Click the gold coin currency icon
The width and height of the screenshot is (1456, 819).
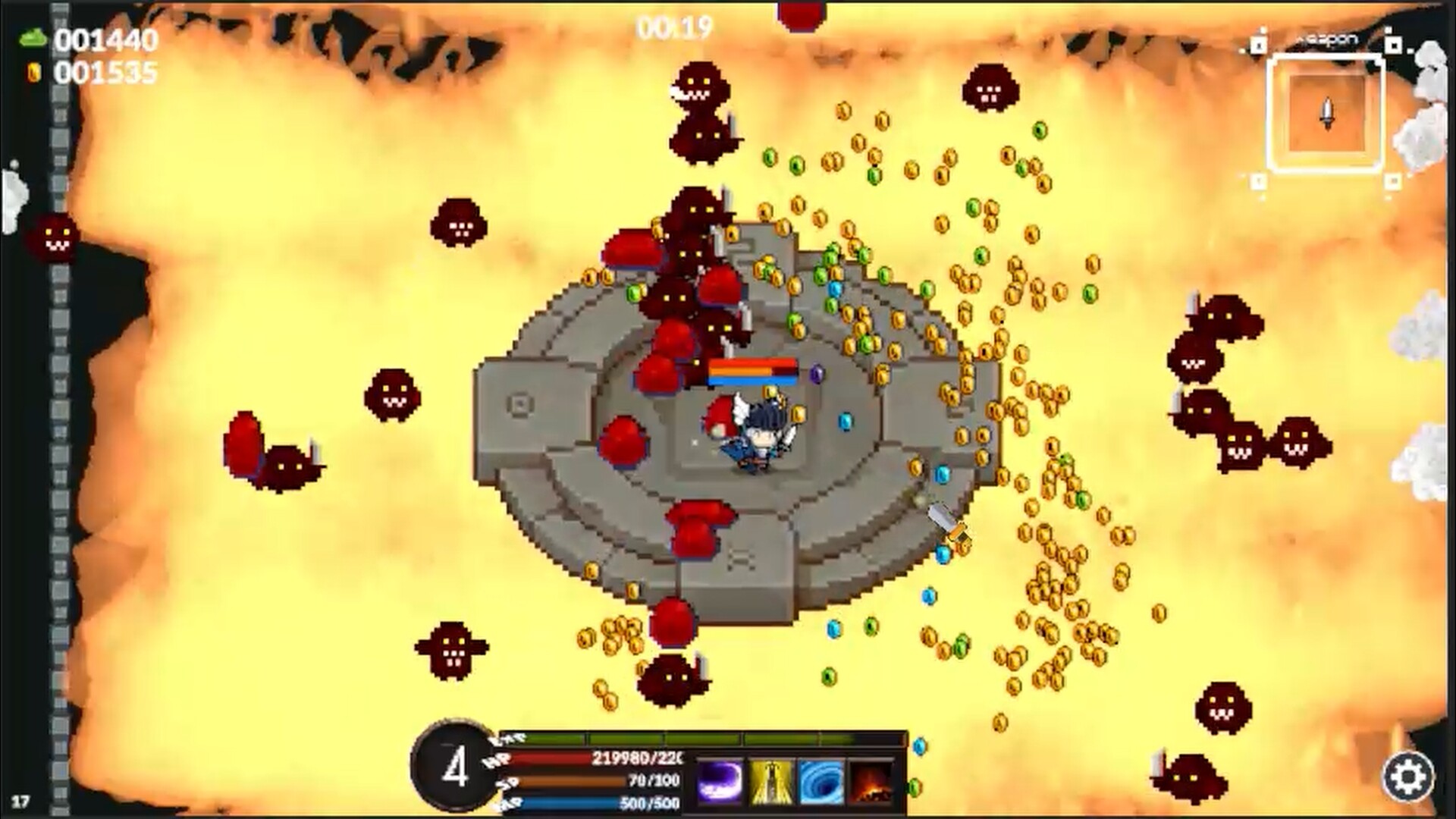pyautogui.click(x=32, y=72)
